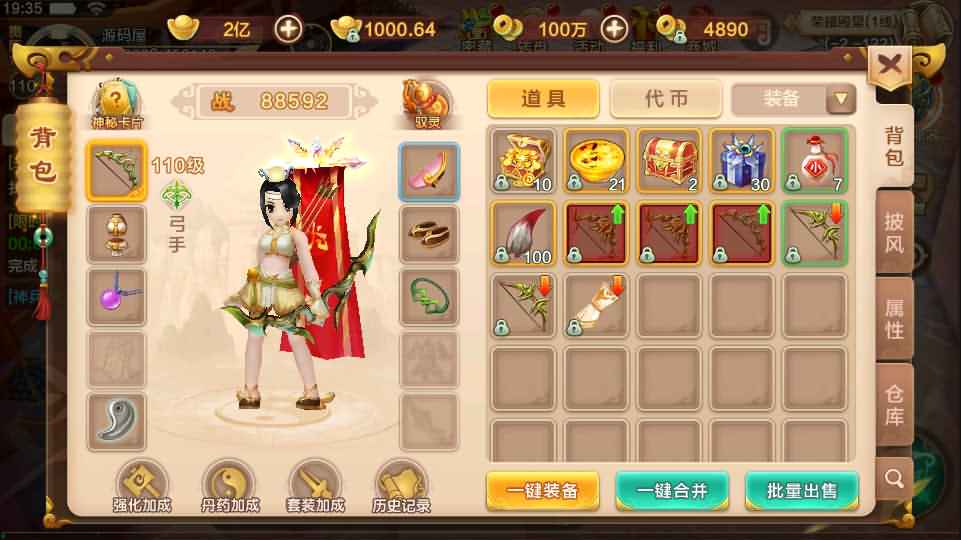
Task: Merge items with 一键合并
Action: coord(672,490)
